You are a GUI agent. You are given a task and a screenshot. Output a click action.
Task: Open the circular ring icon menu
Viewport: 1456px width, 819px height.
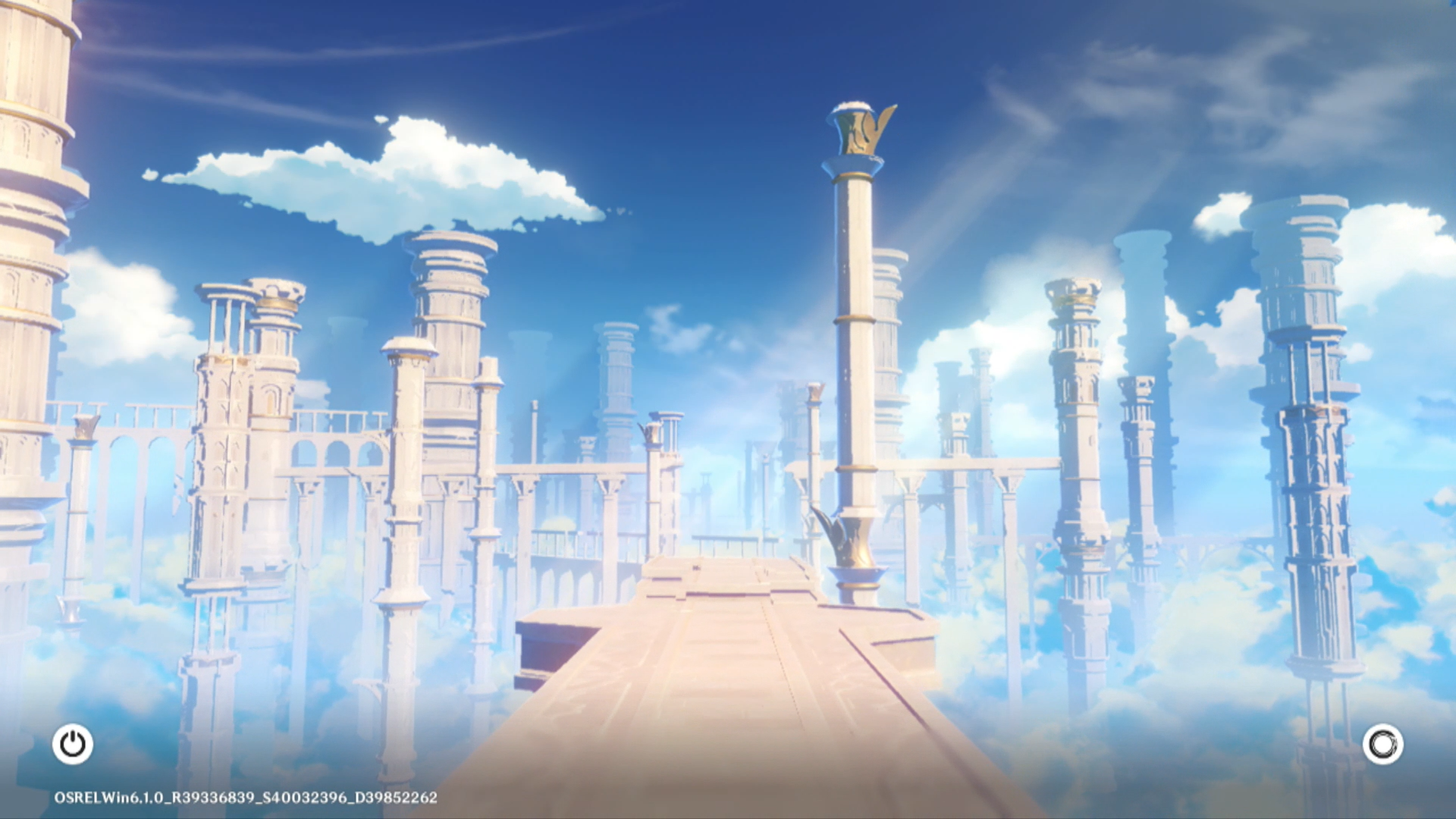(1382, 744)
